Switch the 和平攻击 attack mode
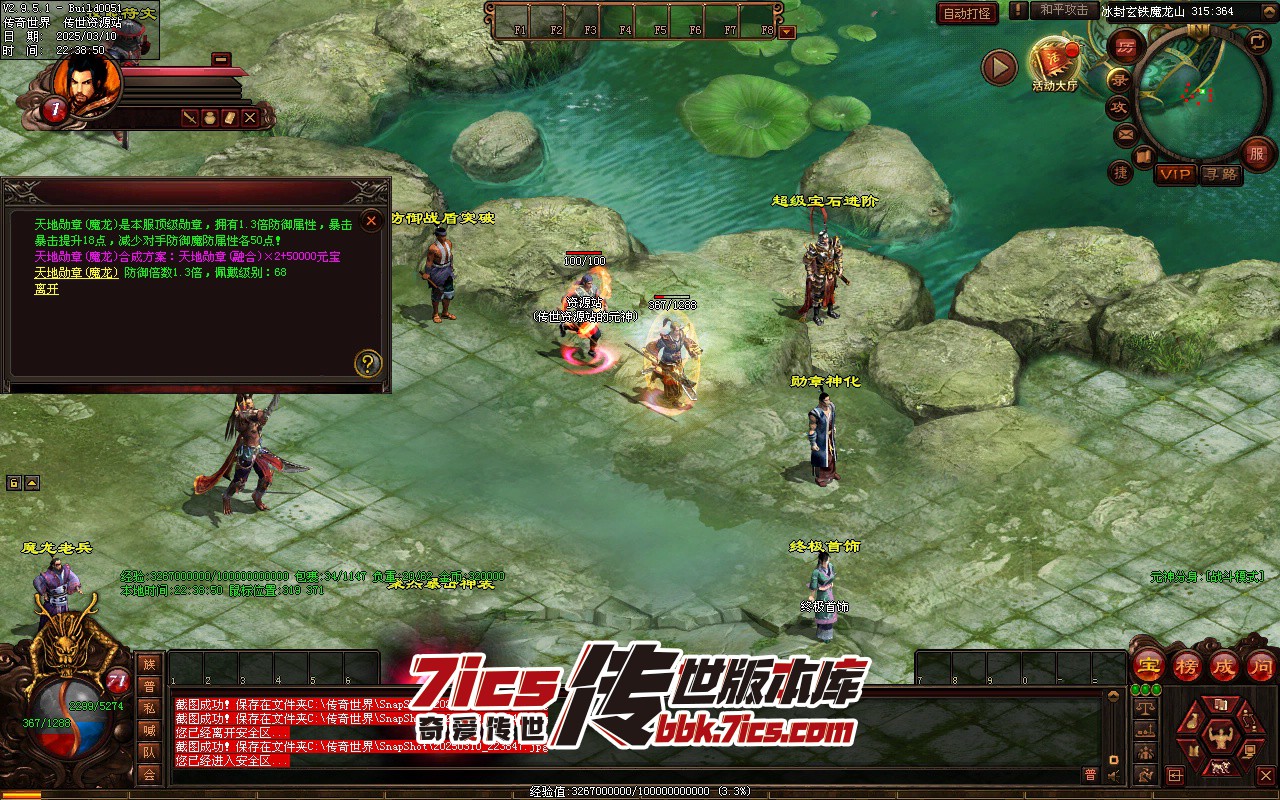Image resolution: width=1280 pixels, height=800 pixels. click(1063, 10)
